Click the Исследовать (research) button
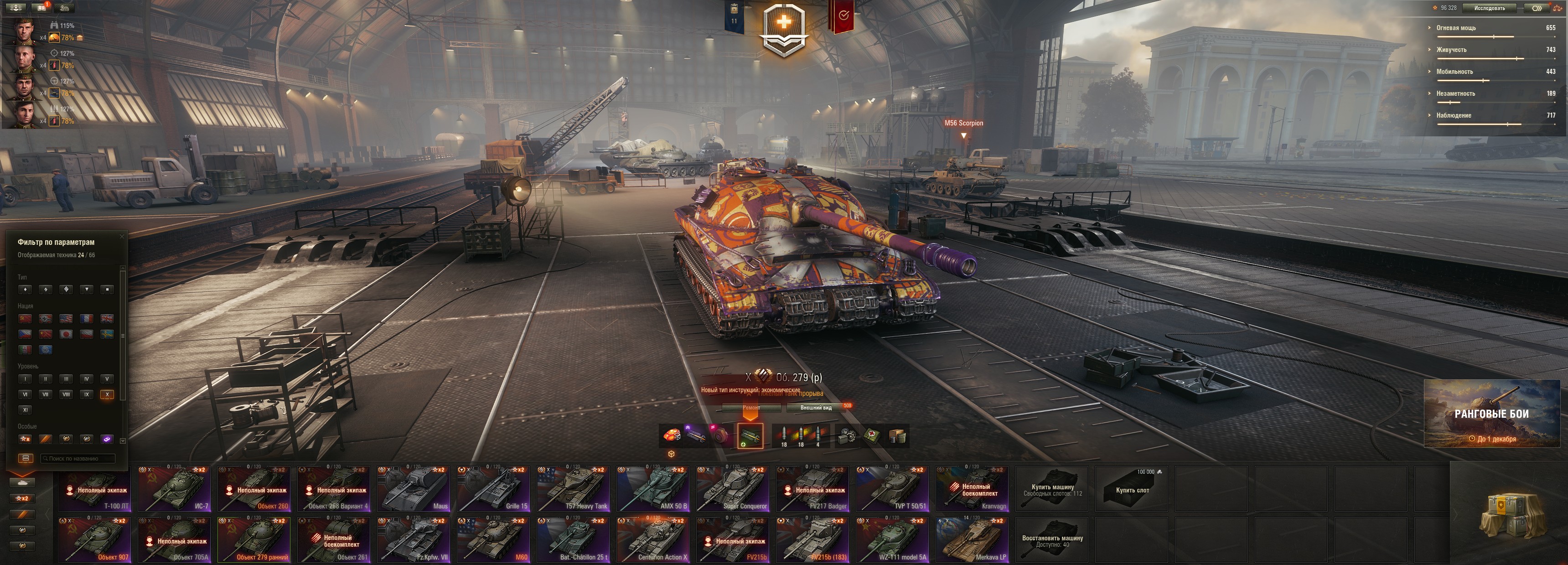 point(1490,8)
